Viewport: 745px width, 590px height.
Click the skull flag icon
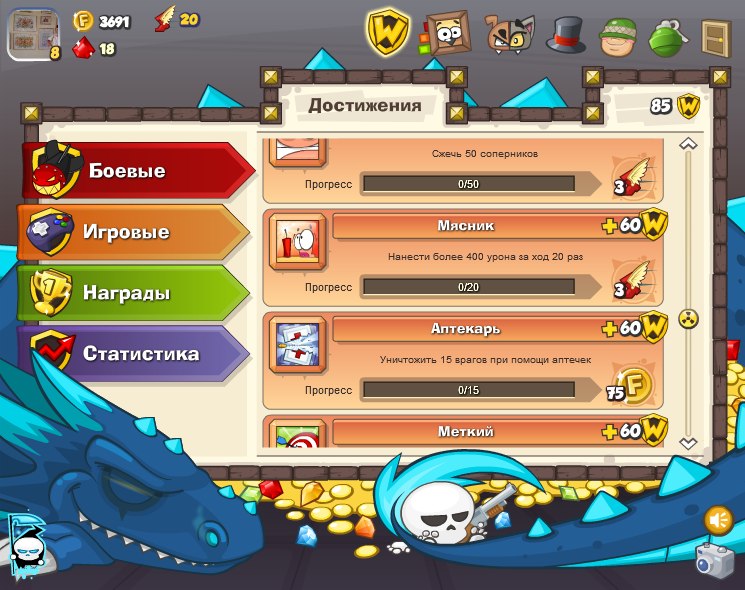tap(25, 545)
